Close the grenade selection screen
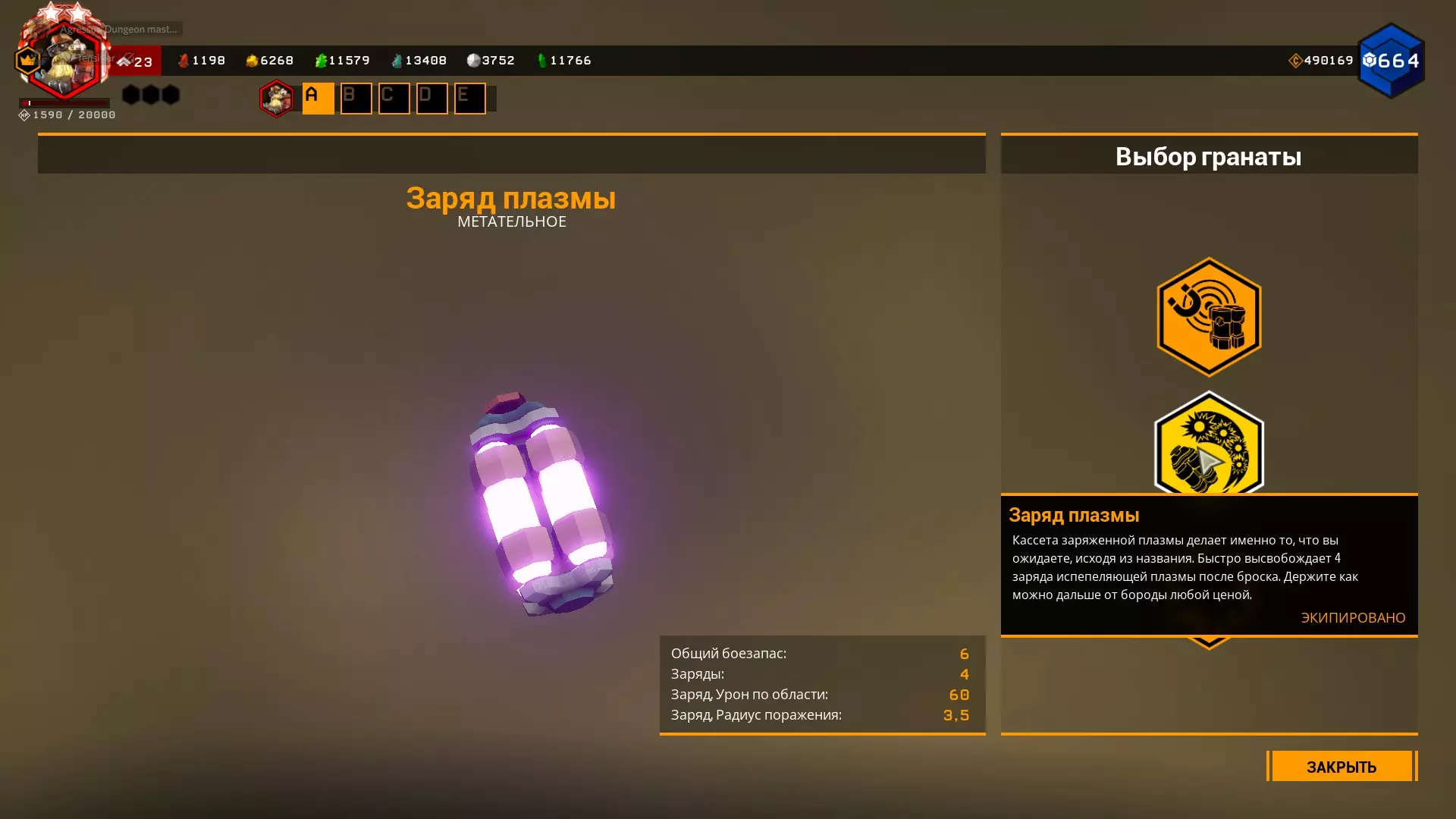The width and height of the screenshot is (1456, 819). tap(1341, 766)
